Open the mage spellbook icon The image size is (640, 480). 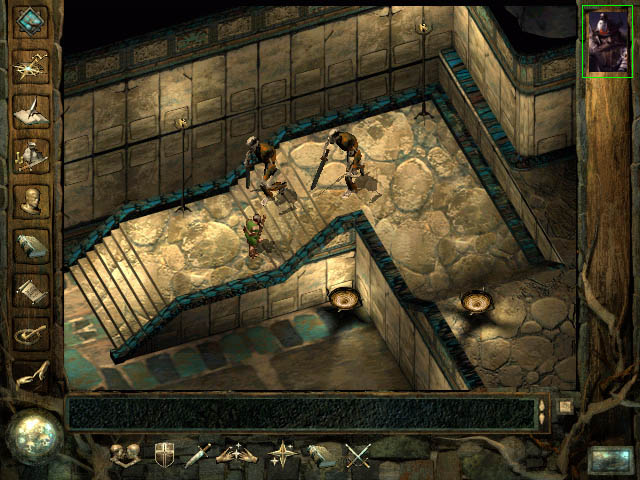point(30,244)
